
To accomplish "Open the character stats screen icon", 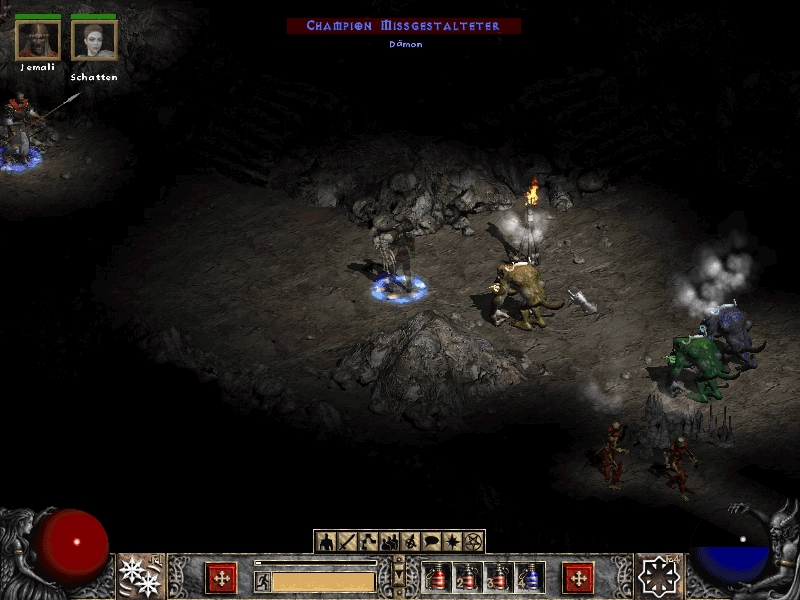I will click(326, 542).
